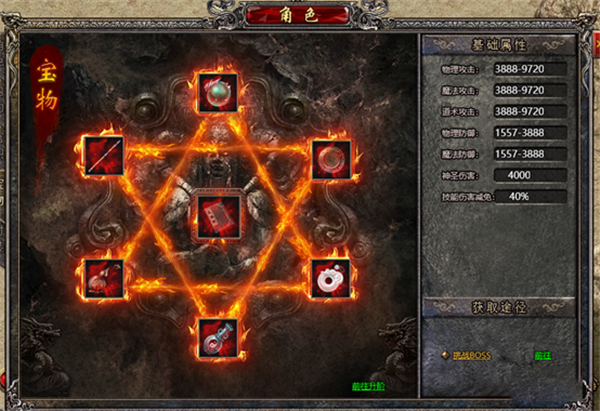Select the gourd flask treasure slot
This screenshot has width=600, height=411.
pos(104,277)
